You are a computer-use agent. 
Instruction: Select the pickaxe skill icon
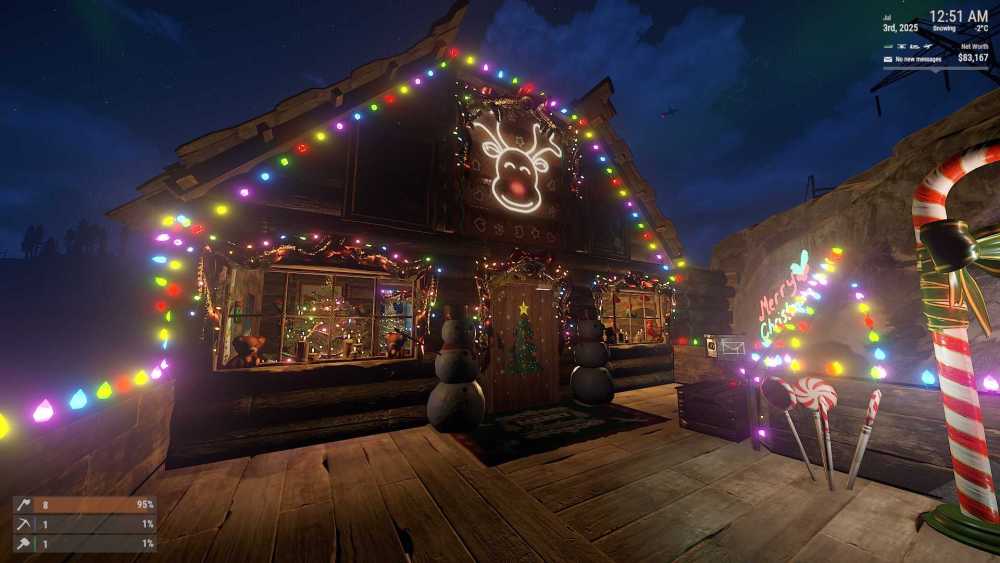click(23, 525)
